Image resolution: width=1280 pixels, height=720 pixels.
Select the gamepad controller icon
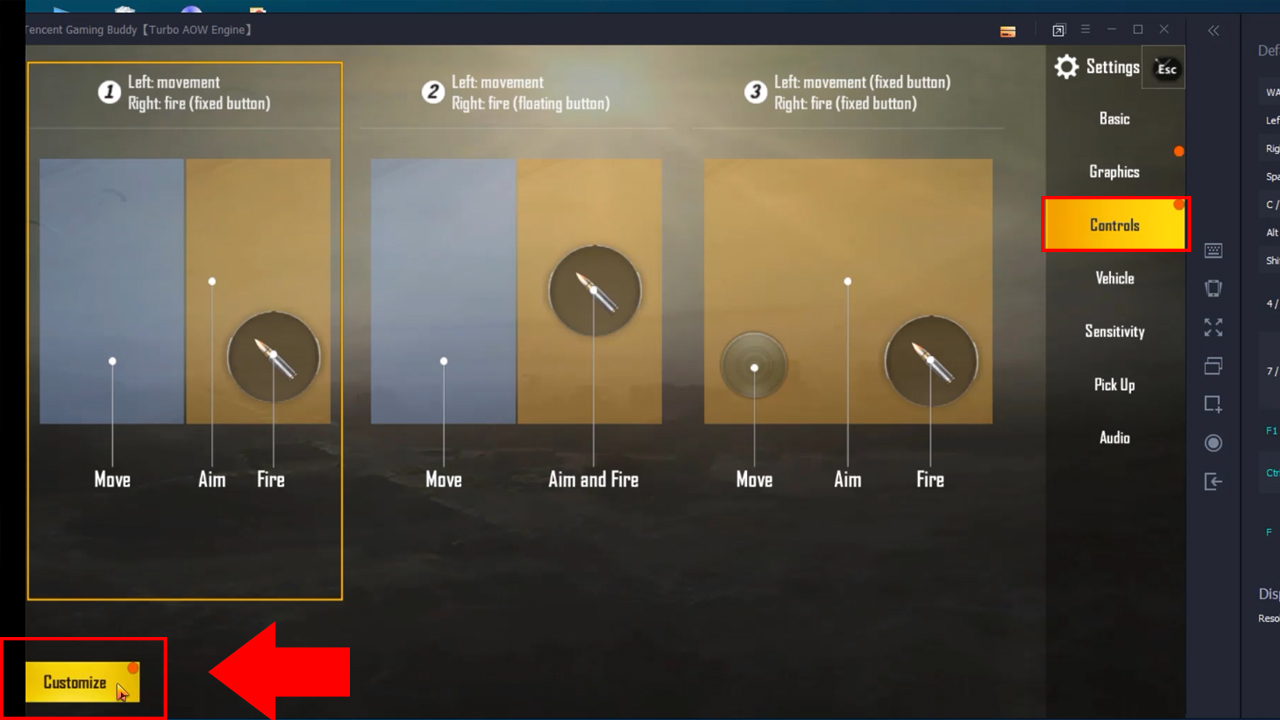pyautogui.click(x=1213, y=288)
